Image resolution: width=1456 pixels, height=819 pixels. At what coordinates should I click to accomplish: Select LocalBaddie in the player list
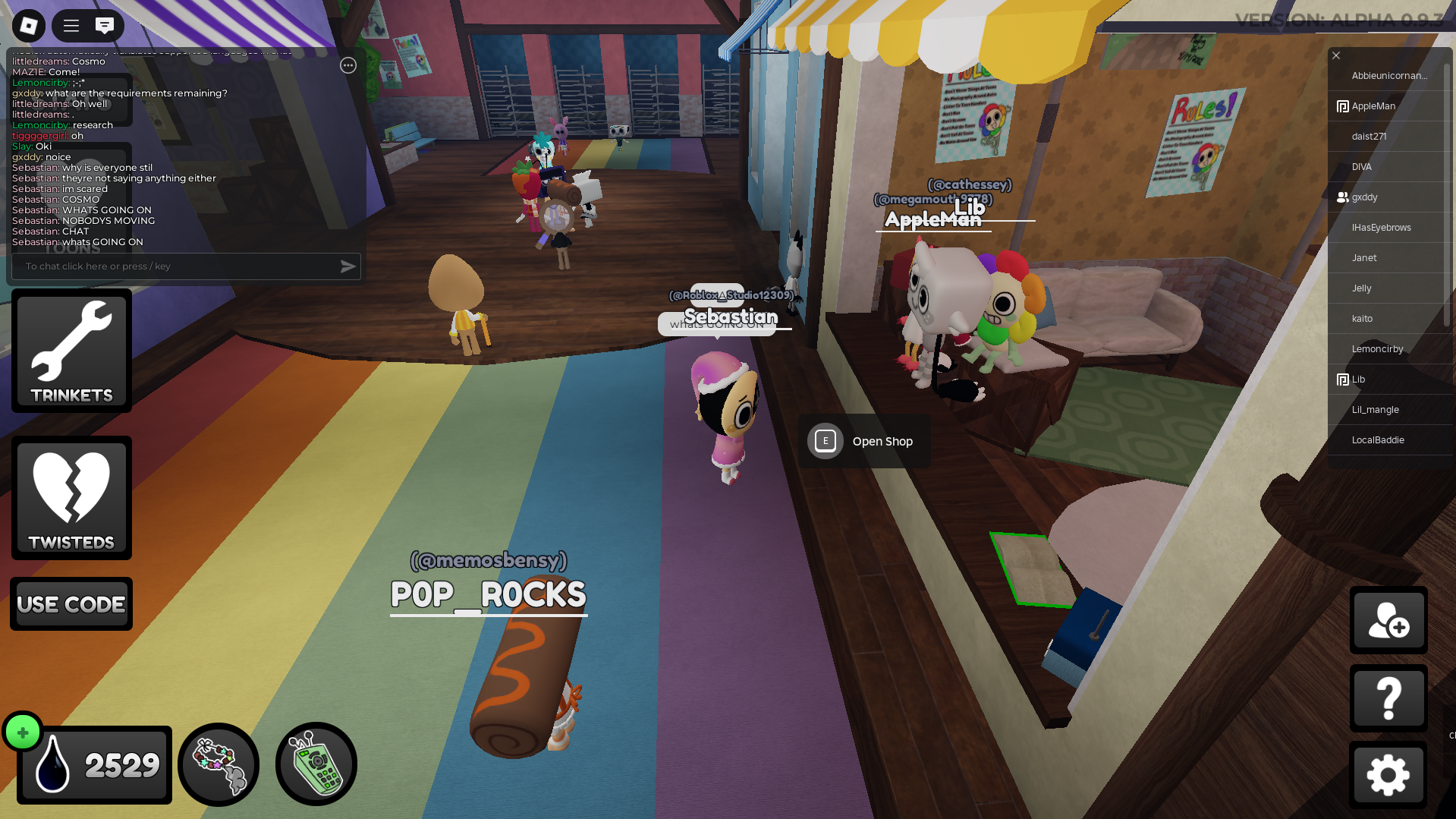(x=1378, y=440)
